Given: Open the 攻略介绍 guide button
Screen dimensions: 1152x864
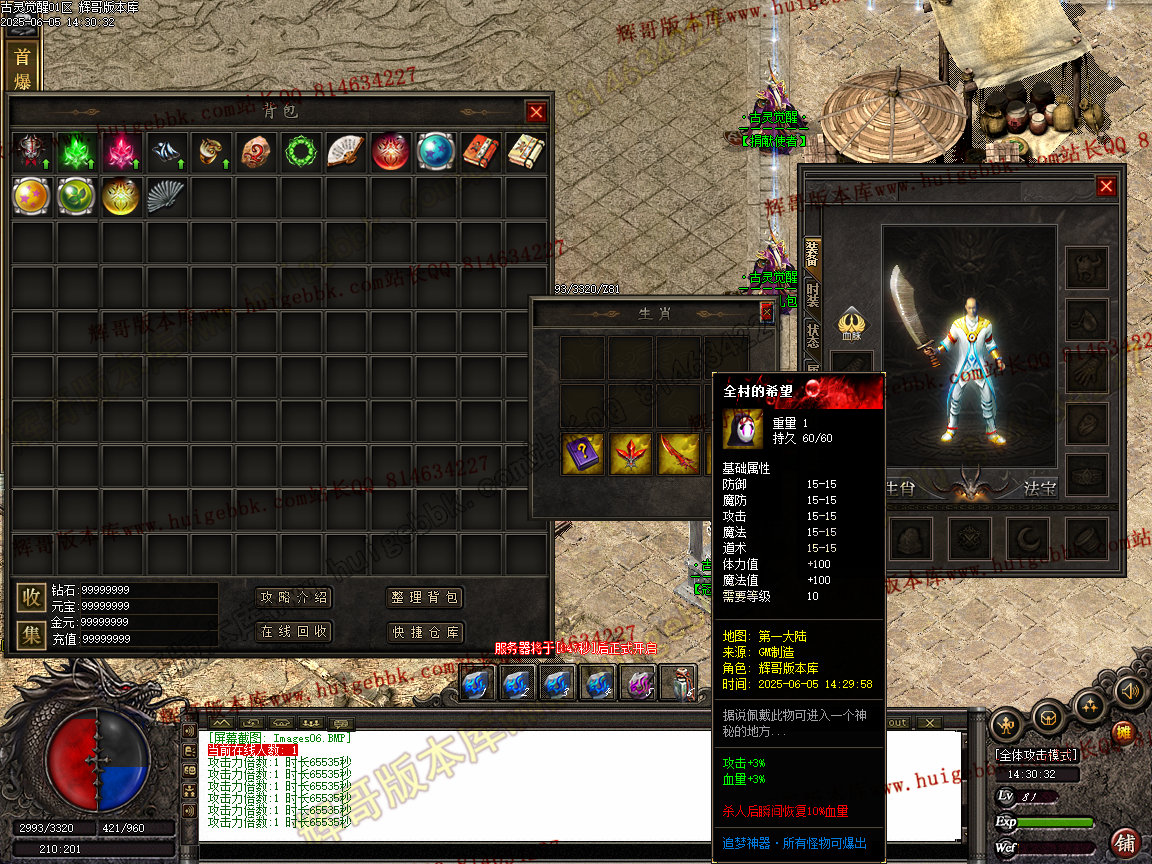Looking at the screenshot, I should tap(293, 598).
